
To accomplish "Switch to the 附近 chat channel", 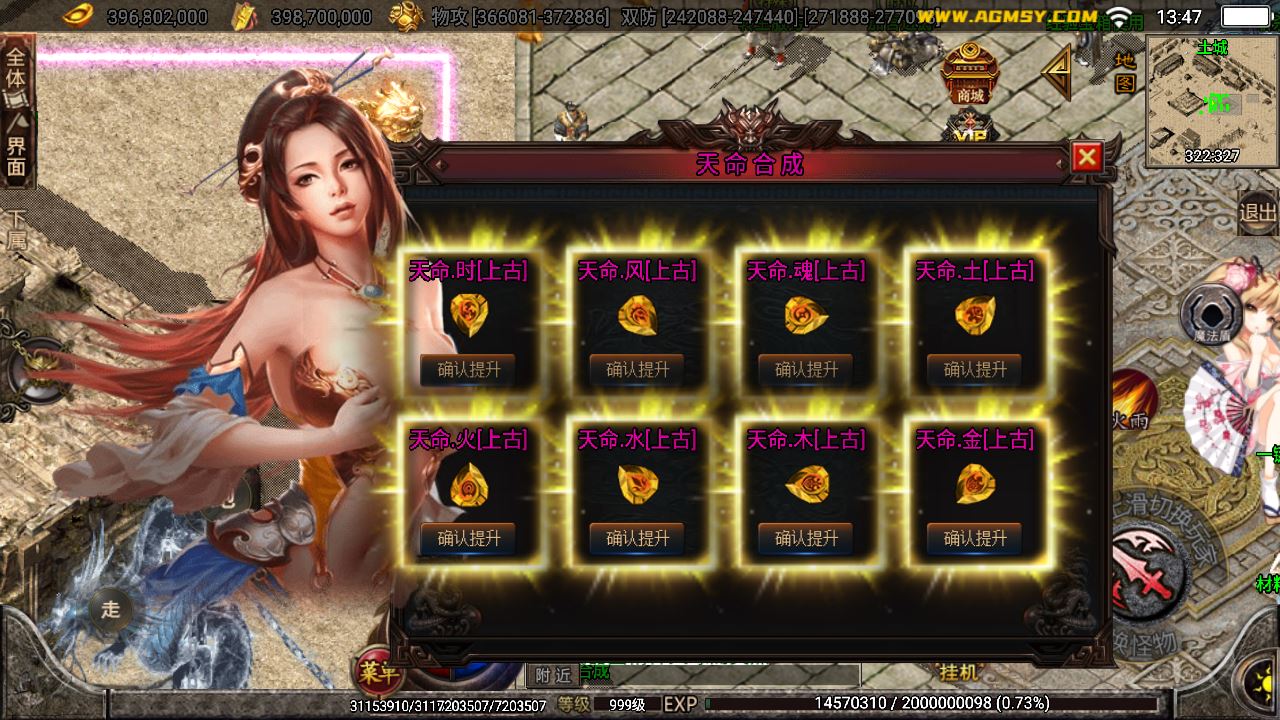I will (x=552, y=675).
